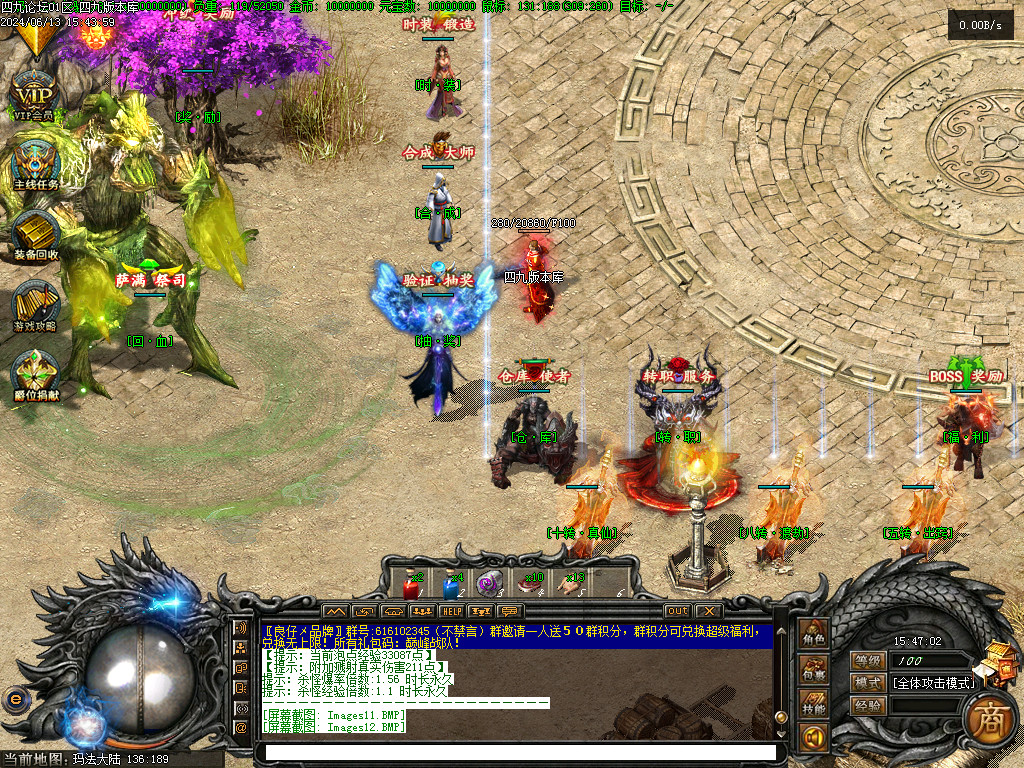Click the 模式 attack mode button
Screen dimensions: 1024x768
click(x=867, y=683)
